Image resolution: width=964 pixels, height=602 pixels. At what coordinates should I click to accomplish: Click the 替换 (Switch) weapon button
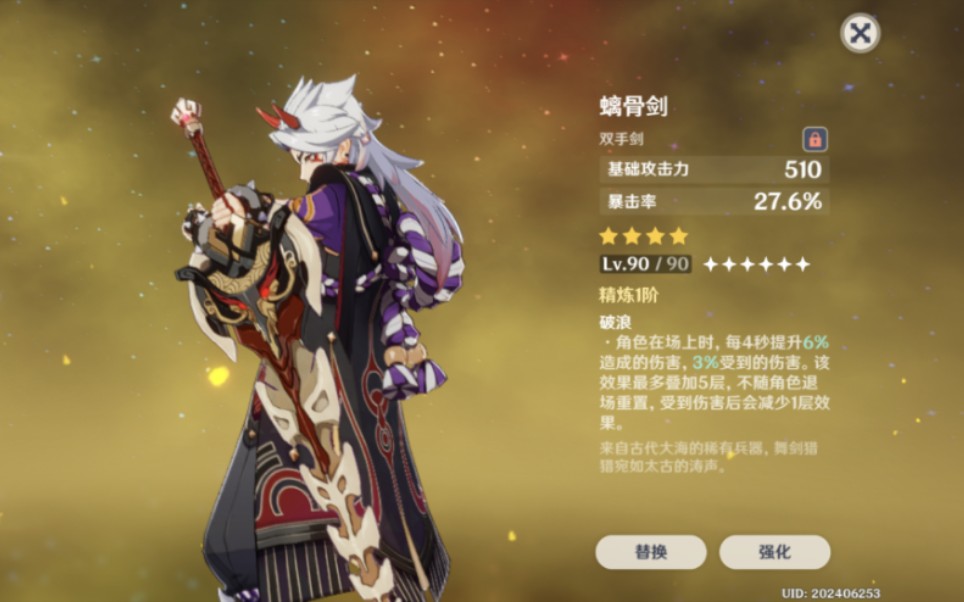coord(651,552)
